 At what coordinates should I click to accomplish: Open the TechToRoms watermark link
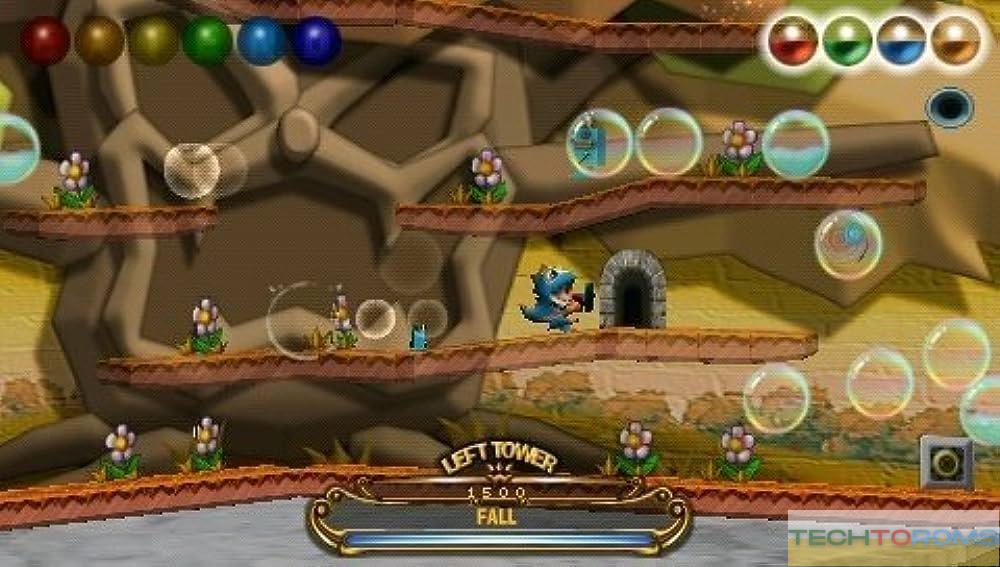coord(893,538)
